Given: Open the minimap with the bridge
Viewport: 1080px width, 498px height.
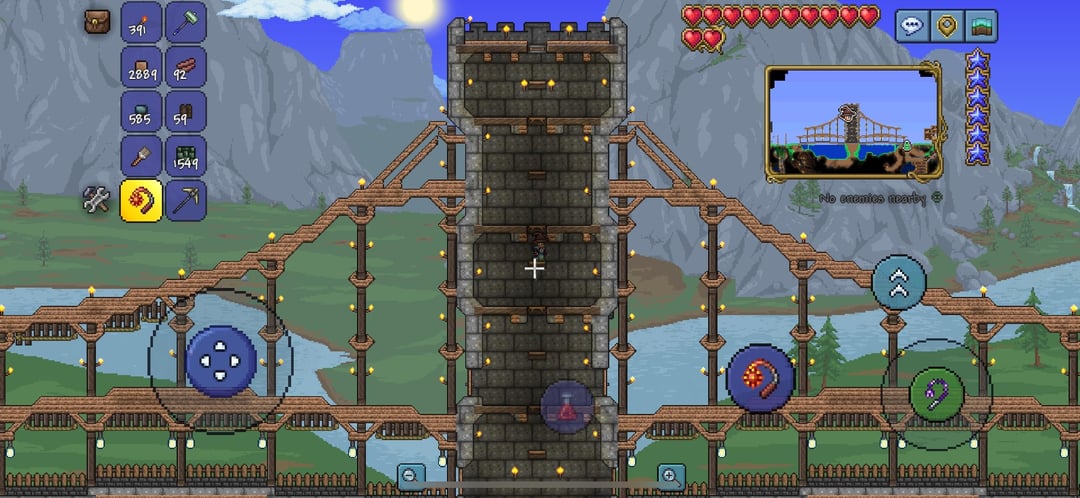Looking at the screenshot, I should tap(853, 123).
